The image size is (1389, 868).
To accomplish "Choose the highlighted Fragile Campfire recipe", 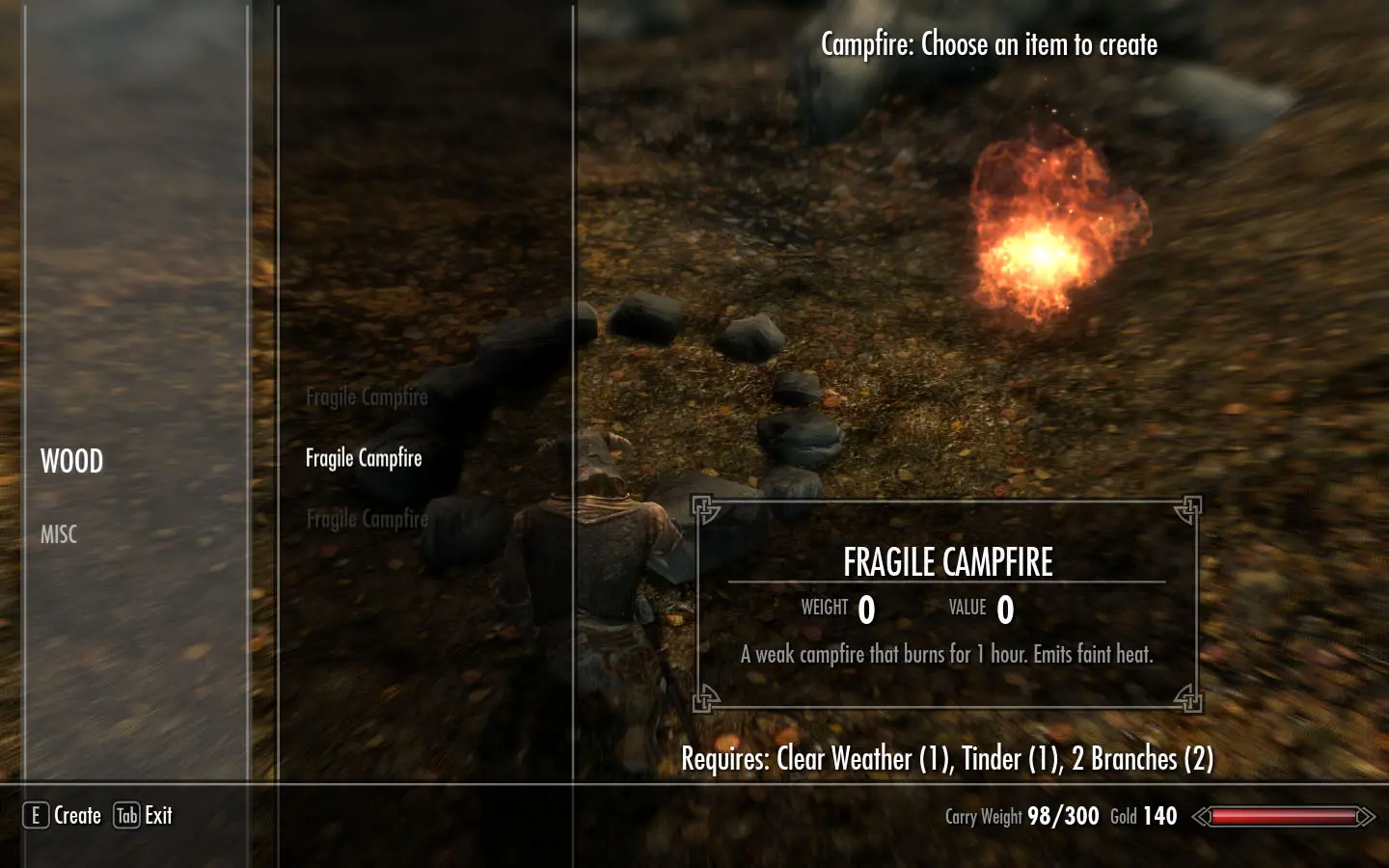I will pyautogui.click(x=364, y=458).
